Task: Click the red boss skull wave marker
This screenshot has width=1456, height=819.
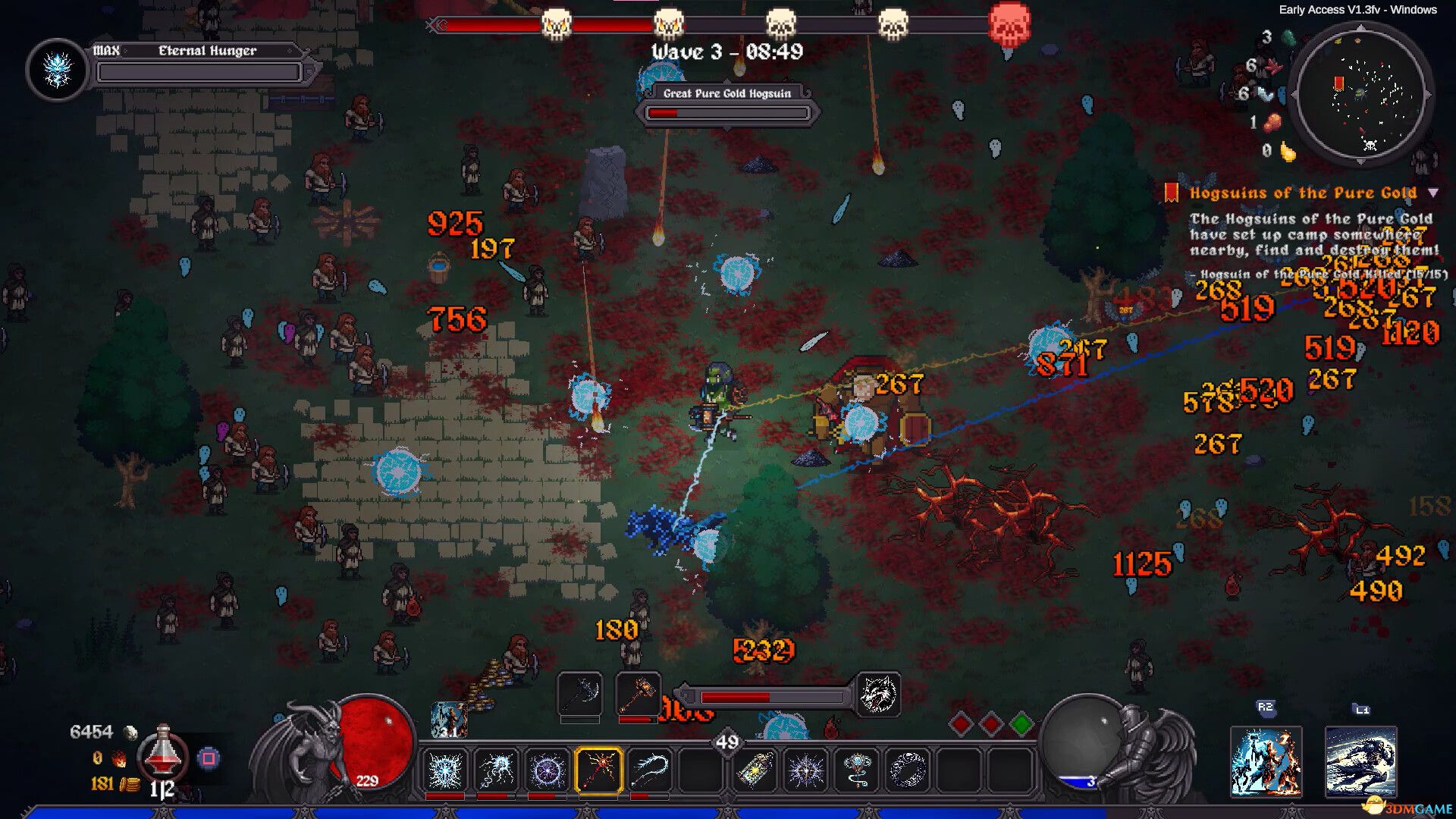Action: tap(1010, 26)
